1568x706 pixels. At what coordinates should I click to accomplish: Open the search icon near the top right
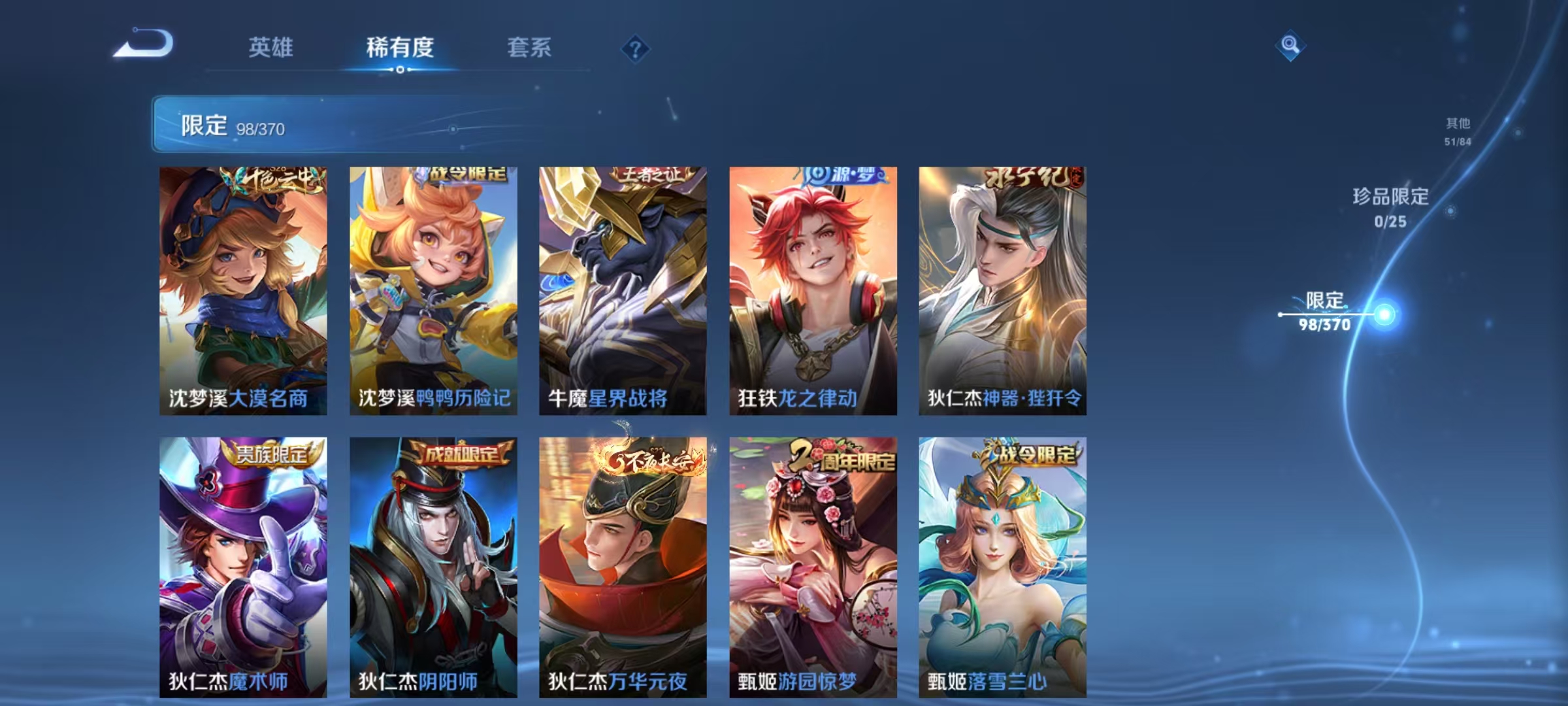(1290, 46)
